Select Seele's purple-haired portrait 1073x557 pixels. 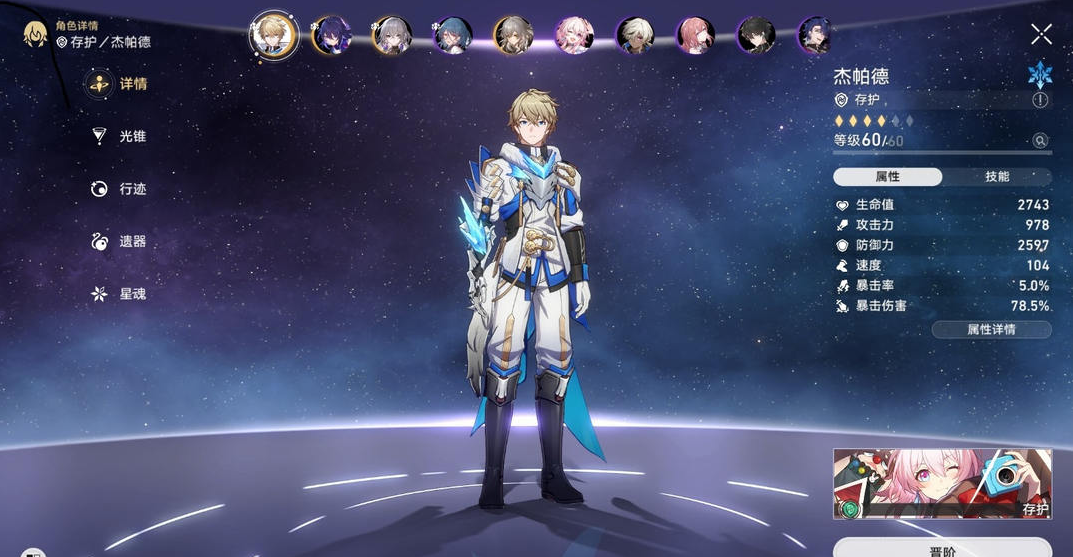pyautogui.click(x=331, y=35)
